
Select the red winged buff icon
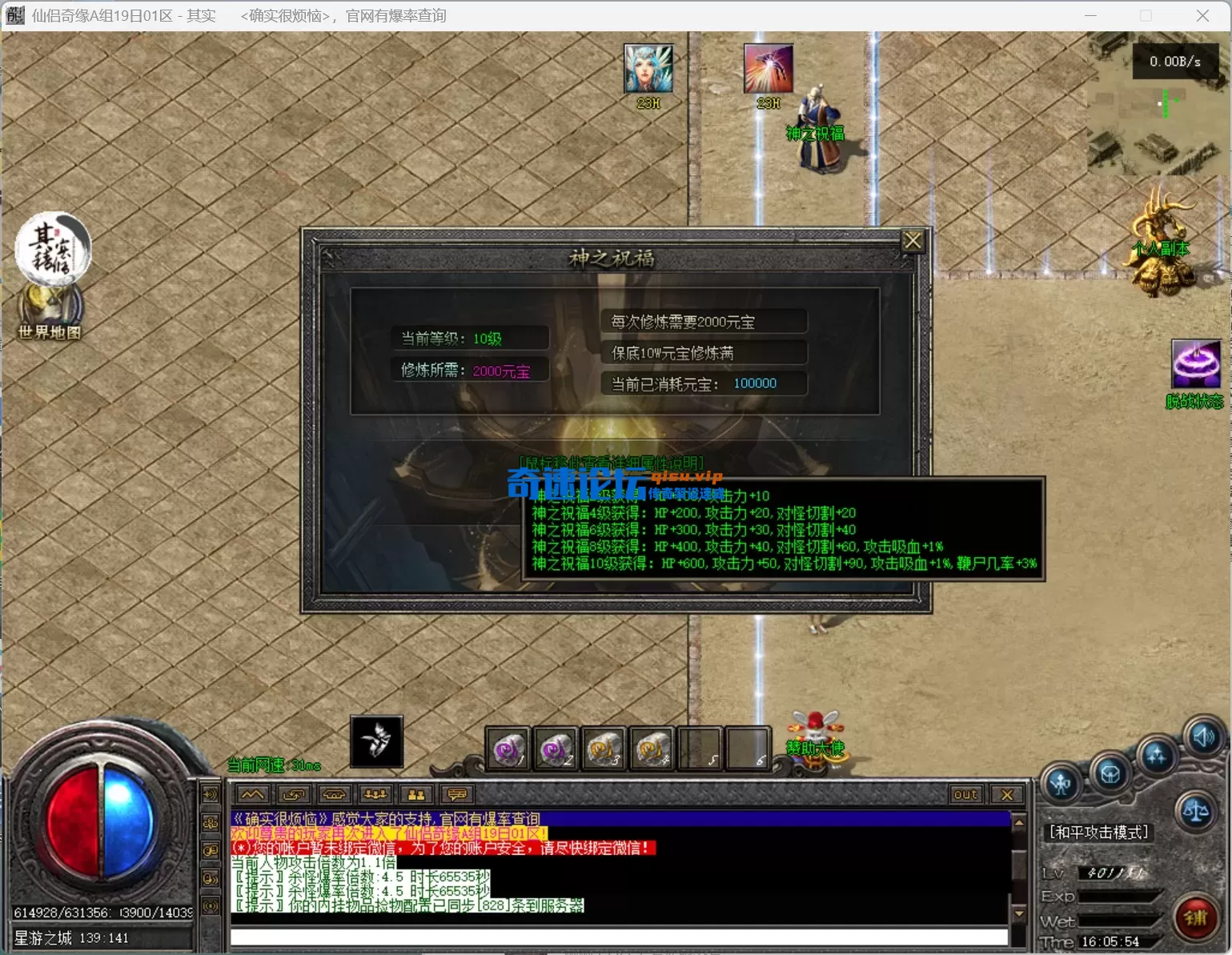[768, 69]
